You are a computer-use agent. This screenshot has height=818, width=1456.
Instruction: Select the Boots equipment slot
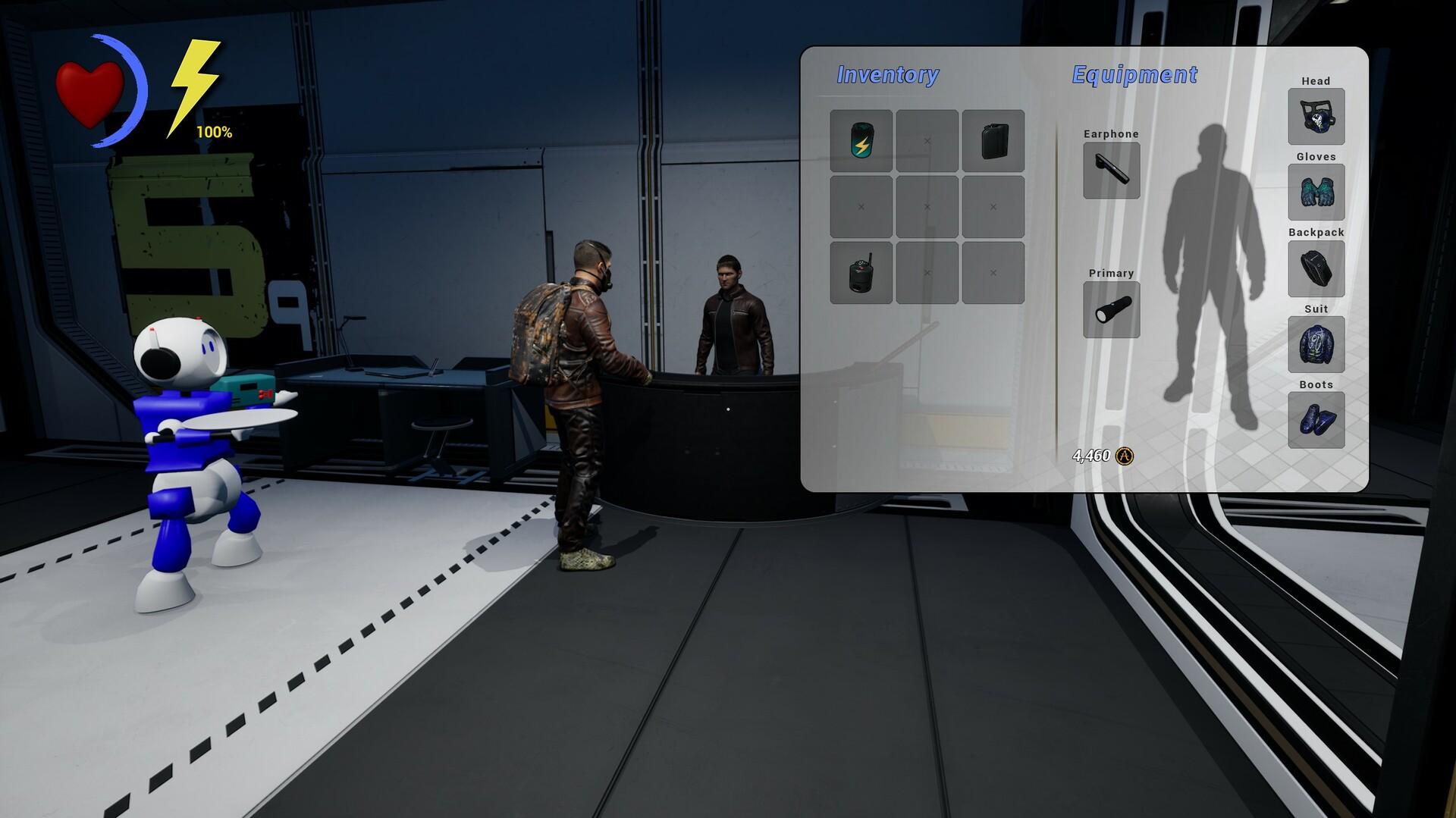(1316, 420)
